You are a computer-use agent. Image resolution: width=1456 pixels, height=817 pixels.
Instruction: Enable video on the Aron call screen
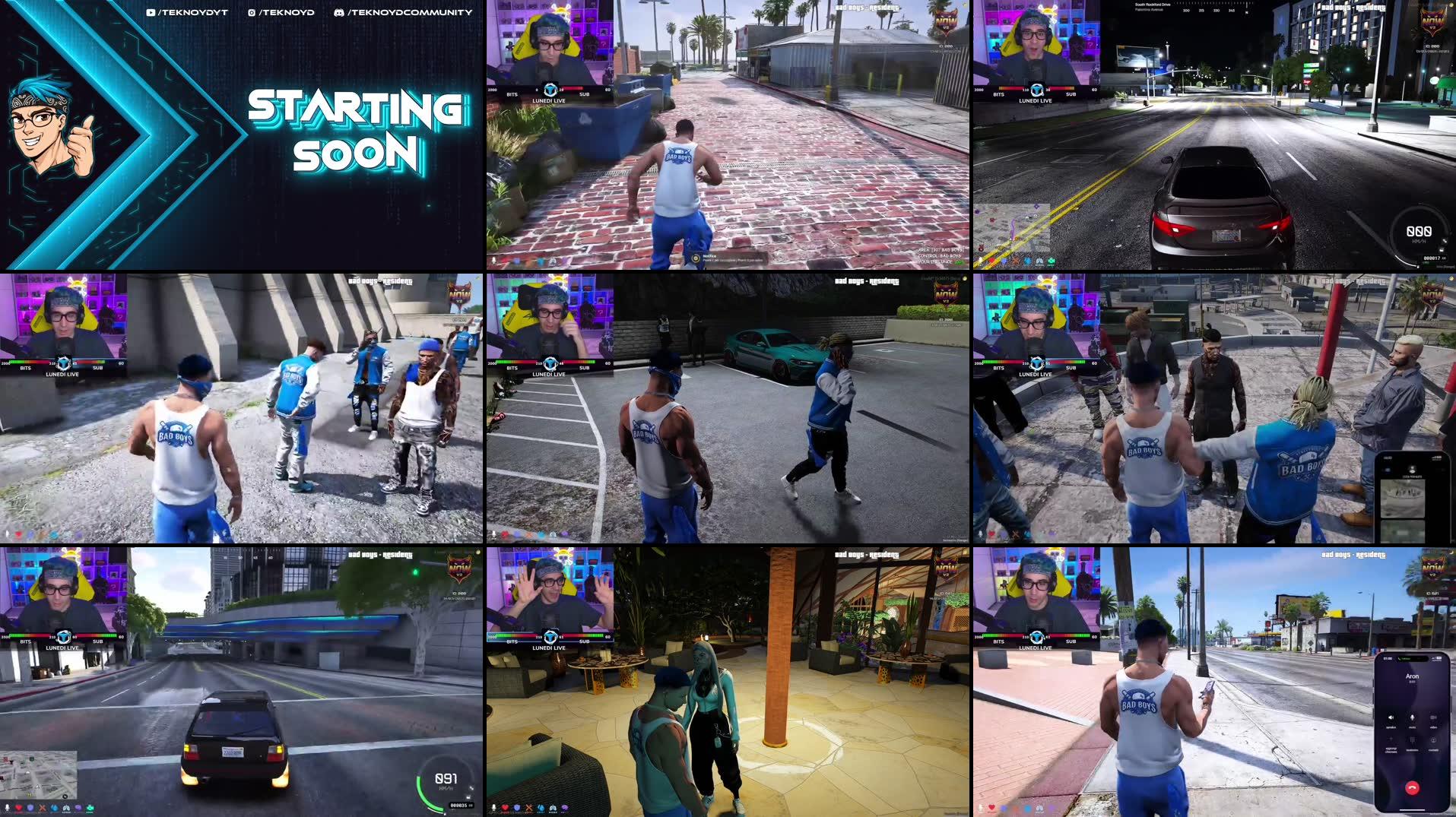(1433, 718)
